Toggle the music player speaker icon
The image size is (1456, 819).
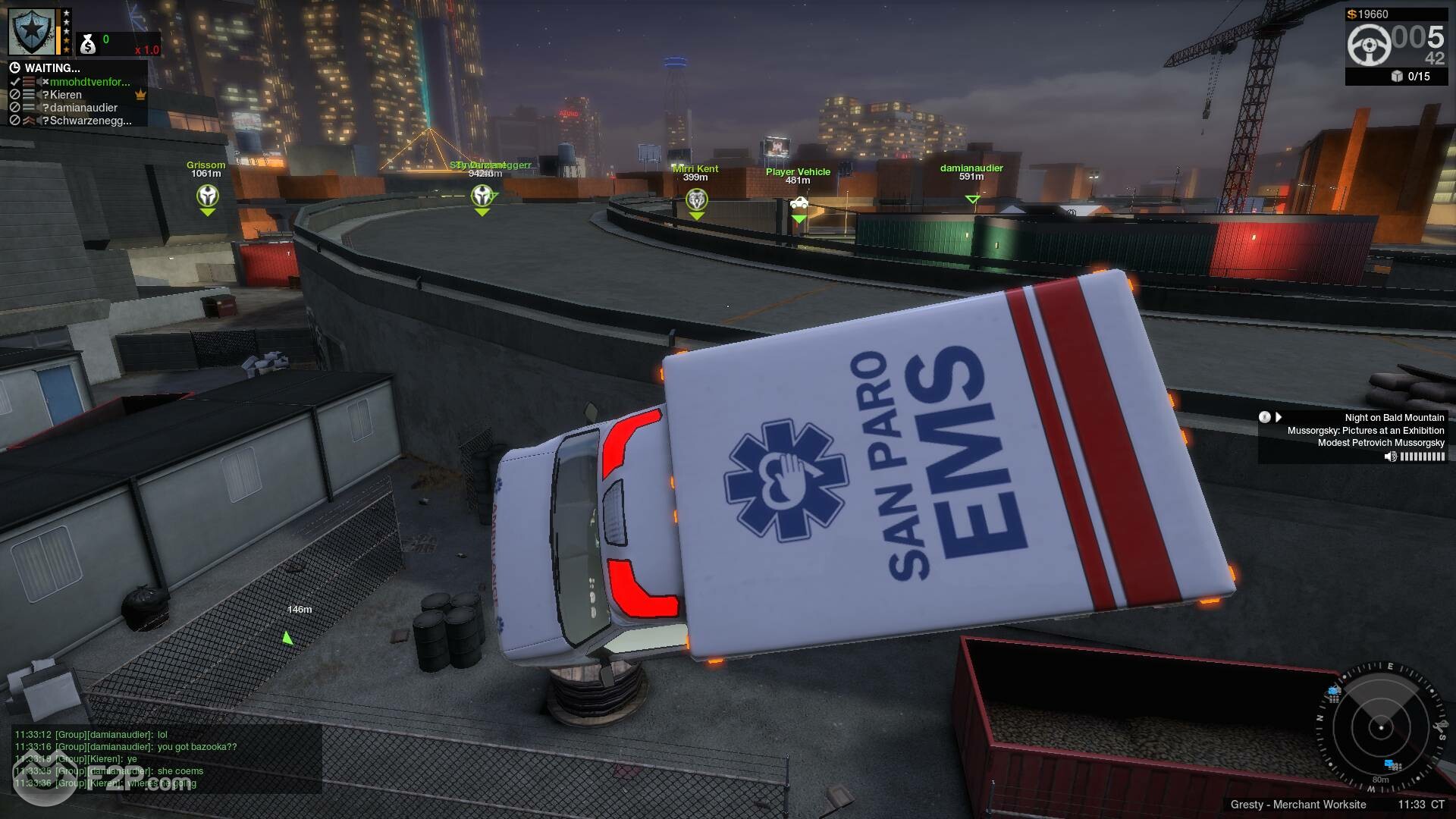tap(1390, 457)
